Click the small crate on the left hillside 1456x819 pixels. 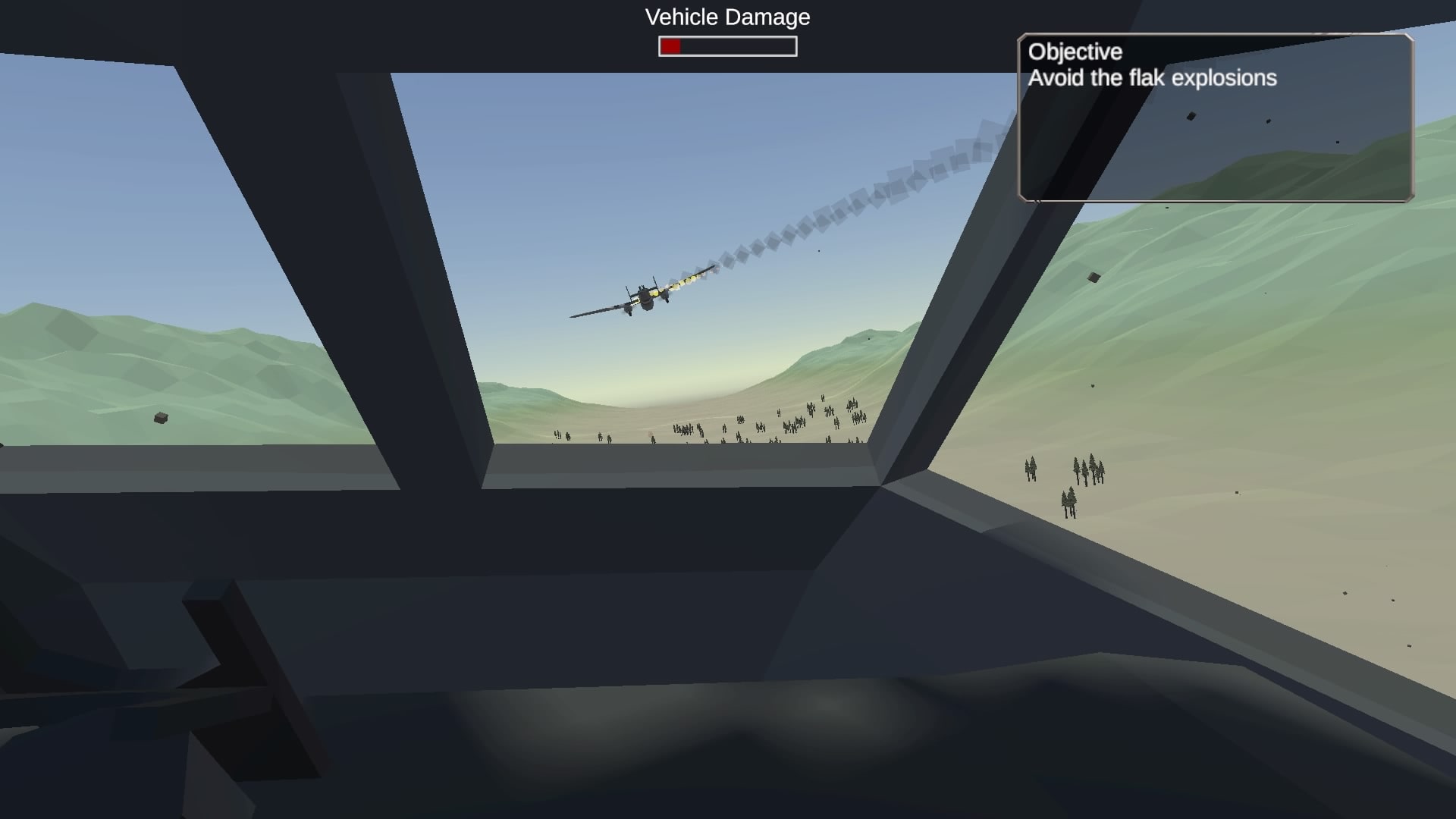click(159, 418)
